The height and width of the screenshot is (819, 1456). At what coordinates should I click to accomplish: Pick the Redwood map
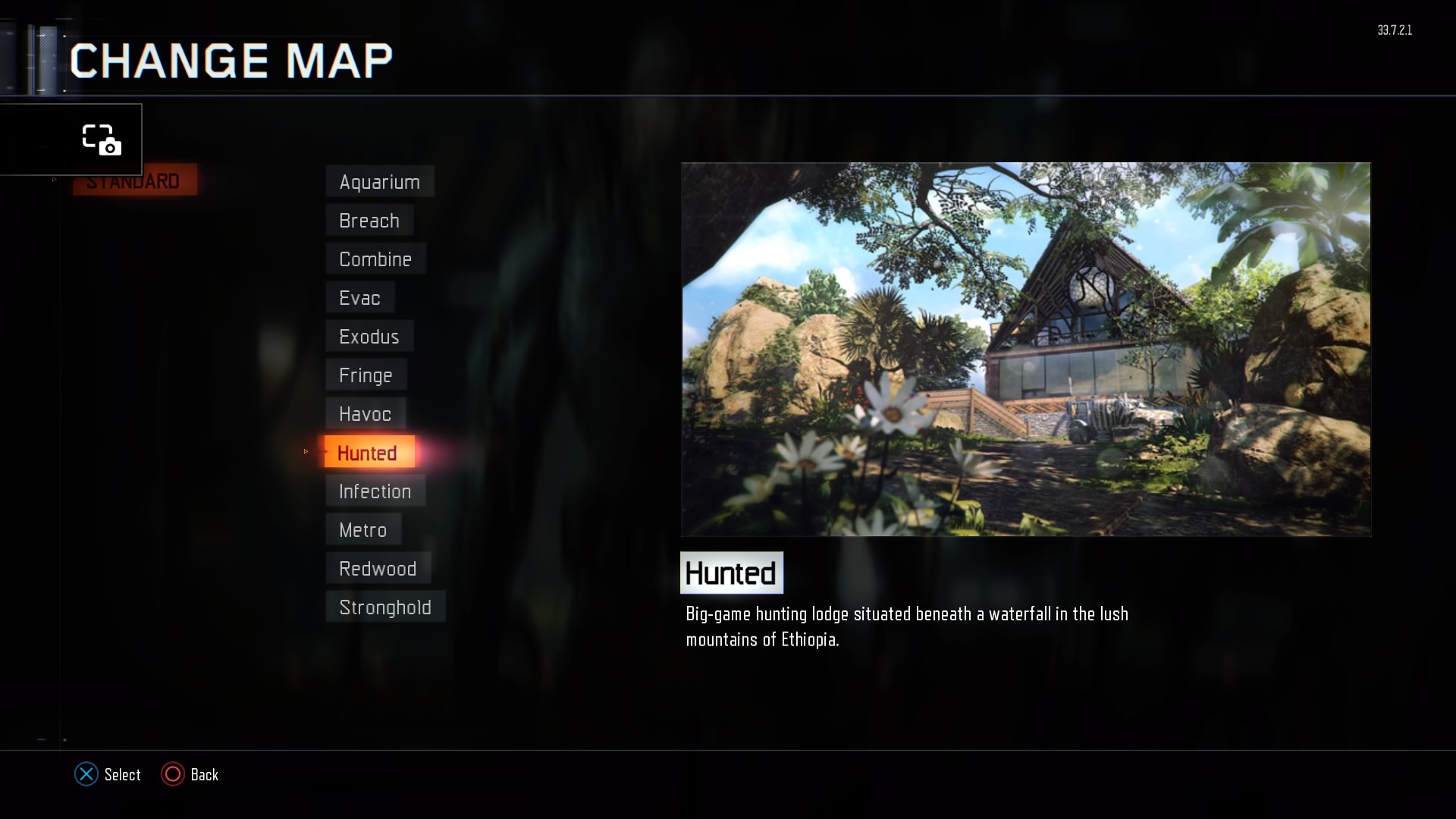click(x=378, y=569)
